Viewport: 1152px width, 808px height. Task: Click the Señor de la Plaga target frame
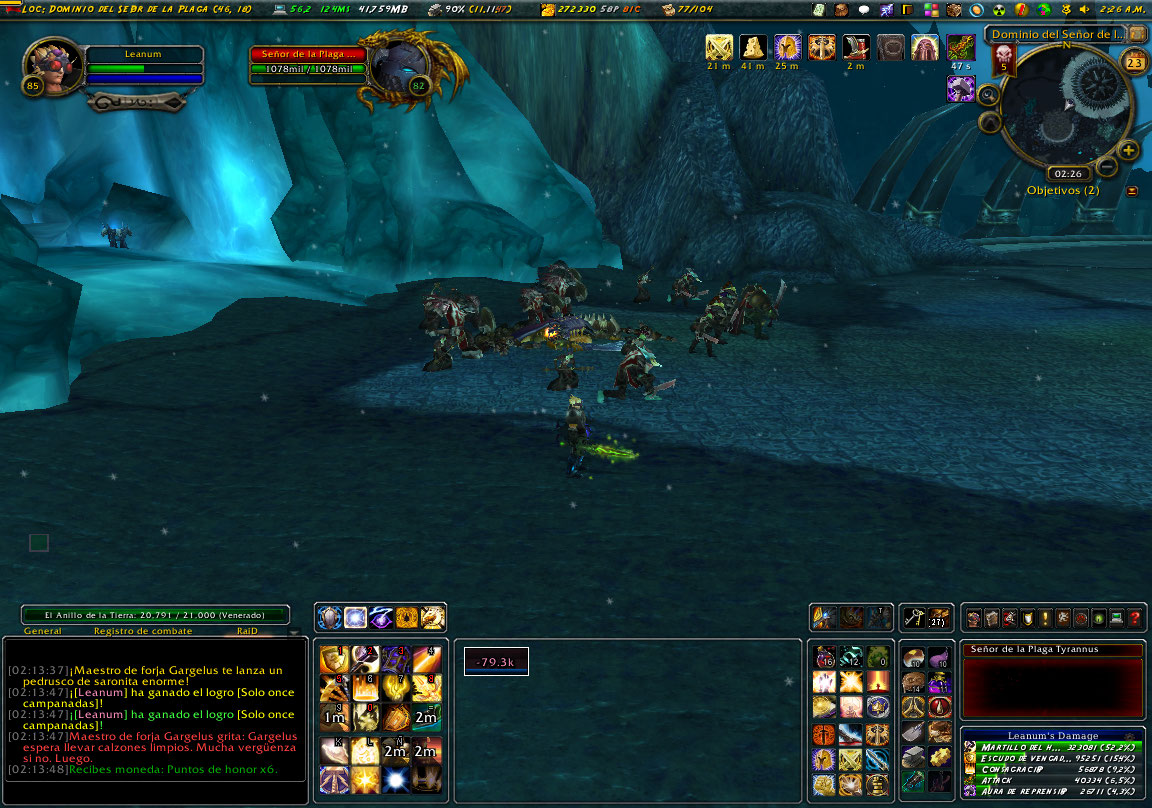(x=310, y=61)
